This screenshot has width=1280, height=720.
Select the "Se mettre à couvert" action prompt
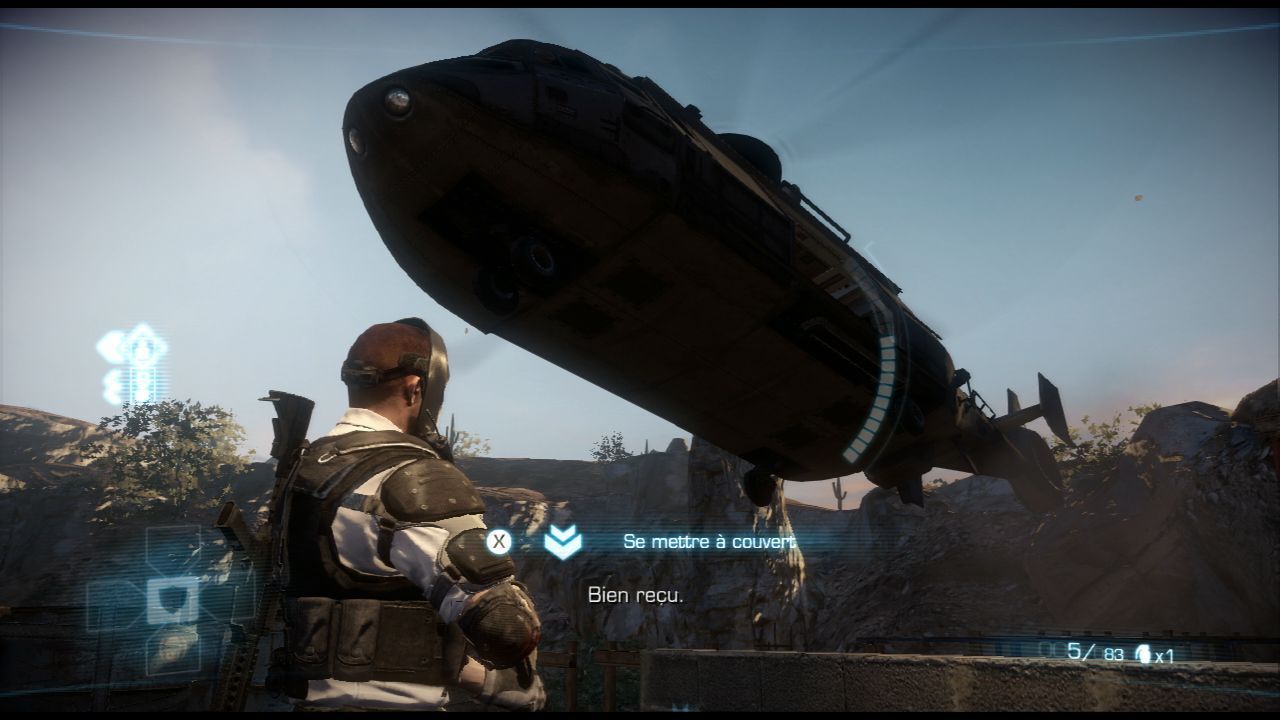(x=709, y=541)
